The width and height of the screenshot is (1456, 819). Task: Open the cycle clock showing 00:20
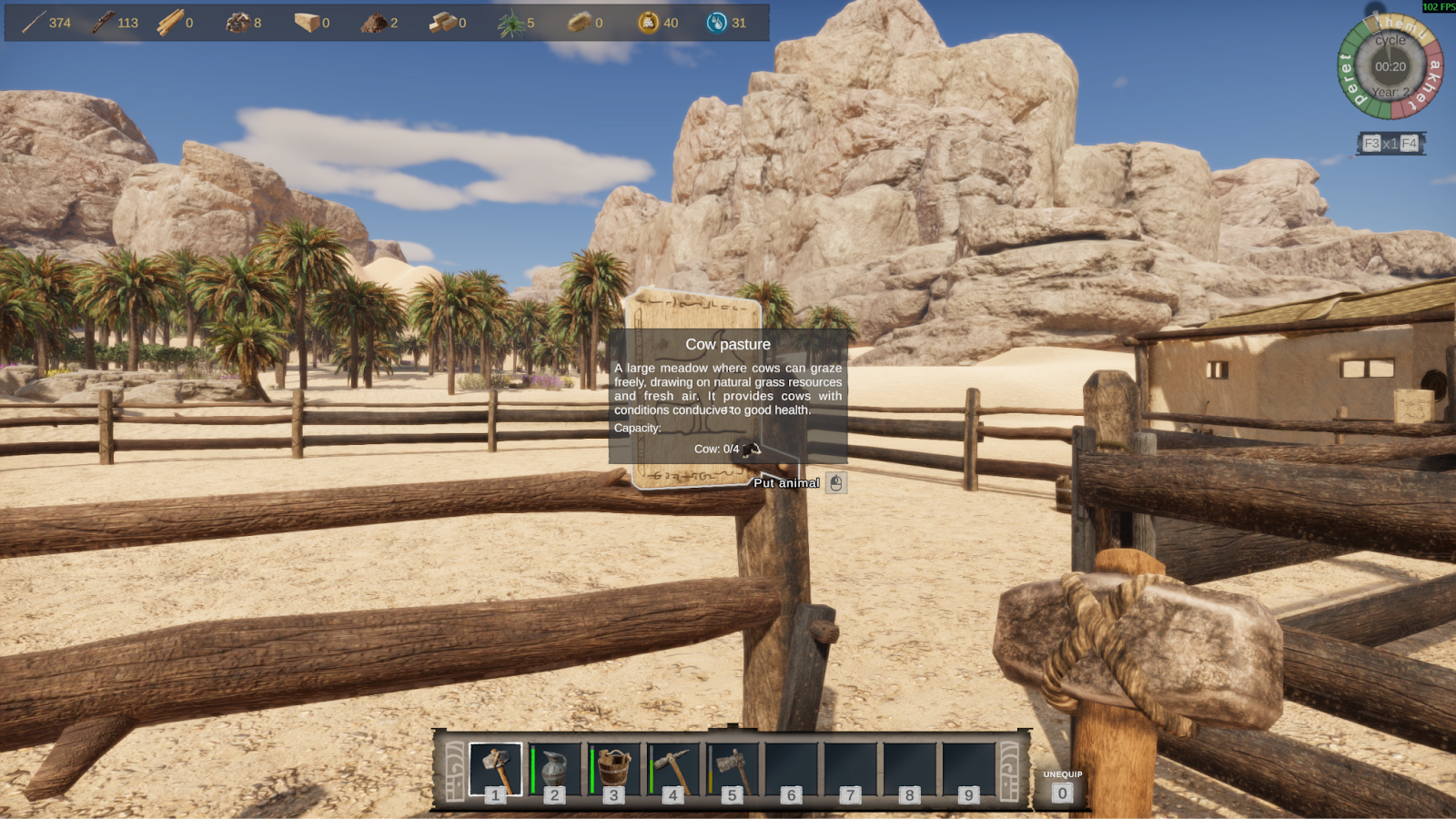point(1390,66)
